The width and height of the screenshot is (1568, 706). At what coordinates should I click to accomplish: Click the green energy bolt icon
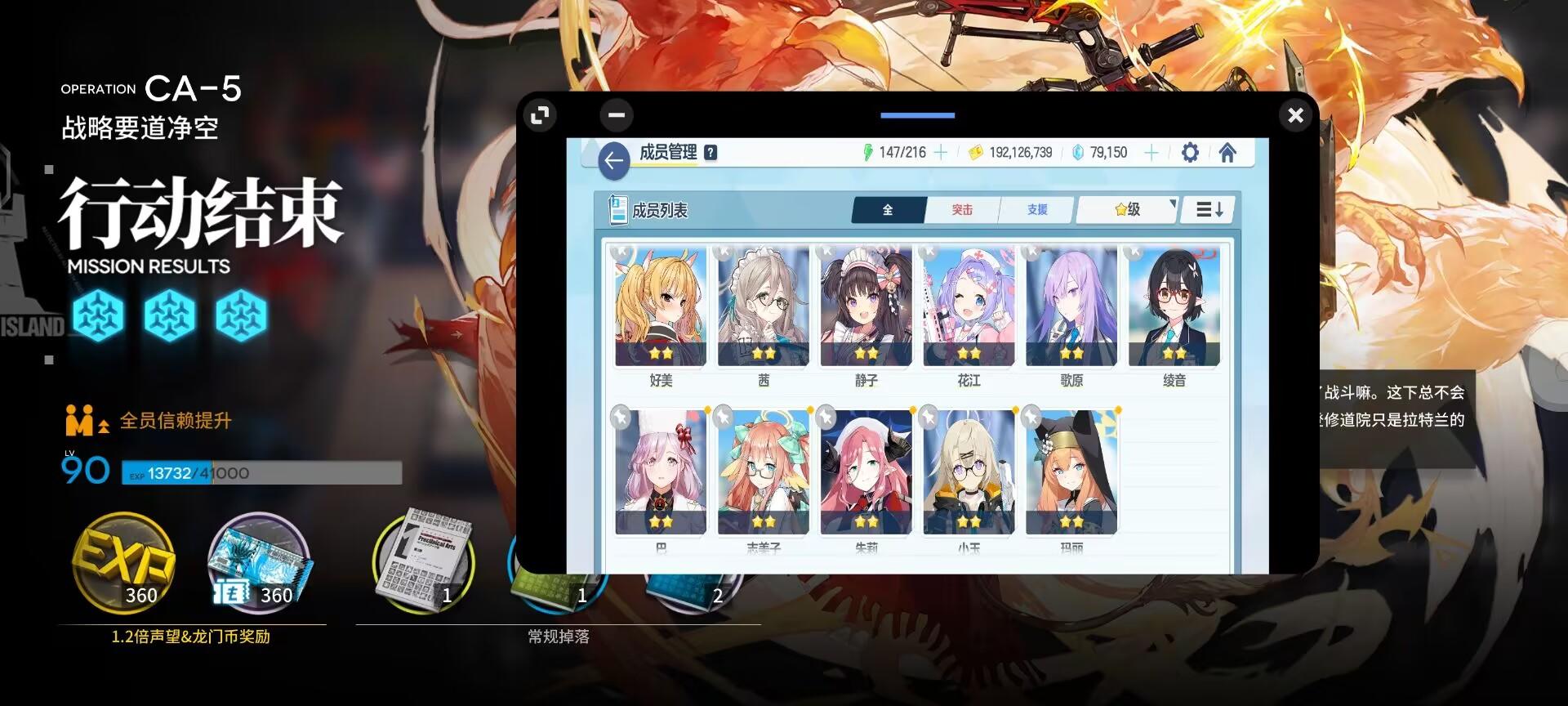click(x=870, y=151)
